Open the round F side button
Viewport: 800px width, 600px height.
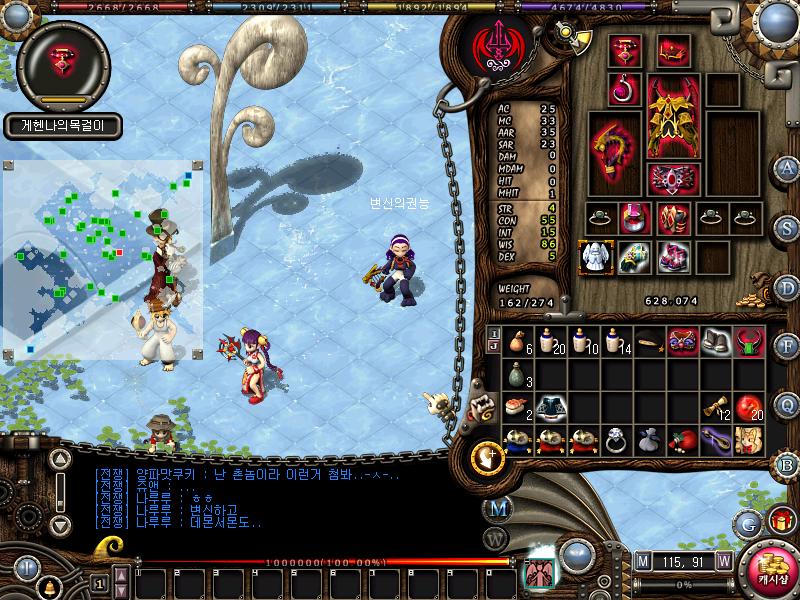click(x=787, y=346)
